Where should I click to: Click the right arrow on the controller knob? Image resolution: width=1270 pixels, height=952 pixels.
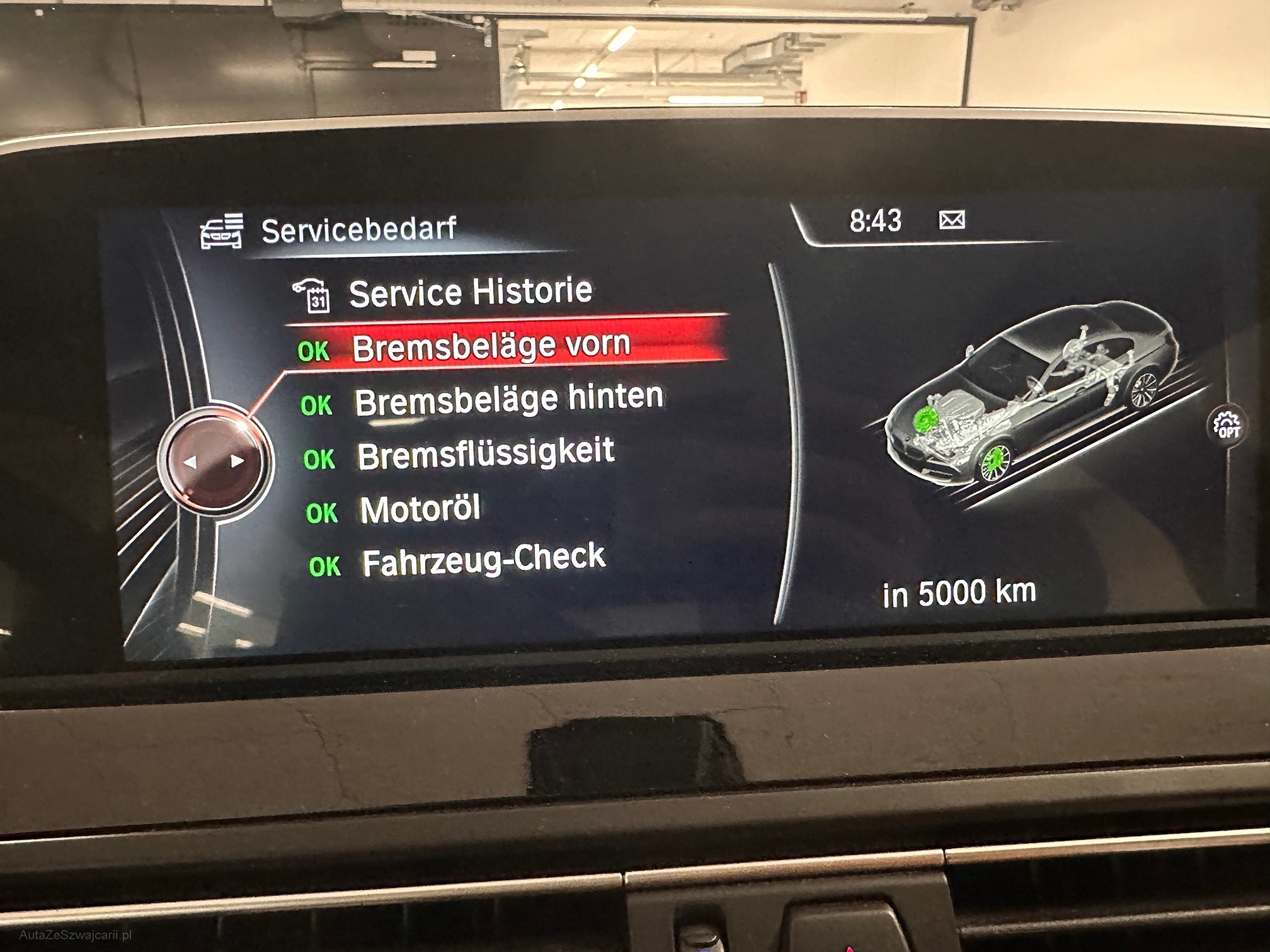237,461
